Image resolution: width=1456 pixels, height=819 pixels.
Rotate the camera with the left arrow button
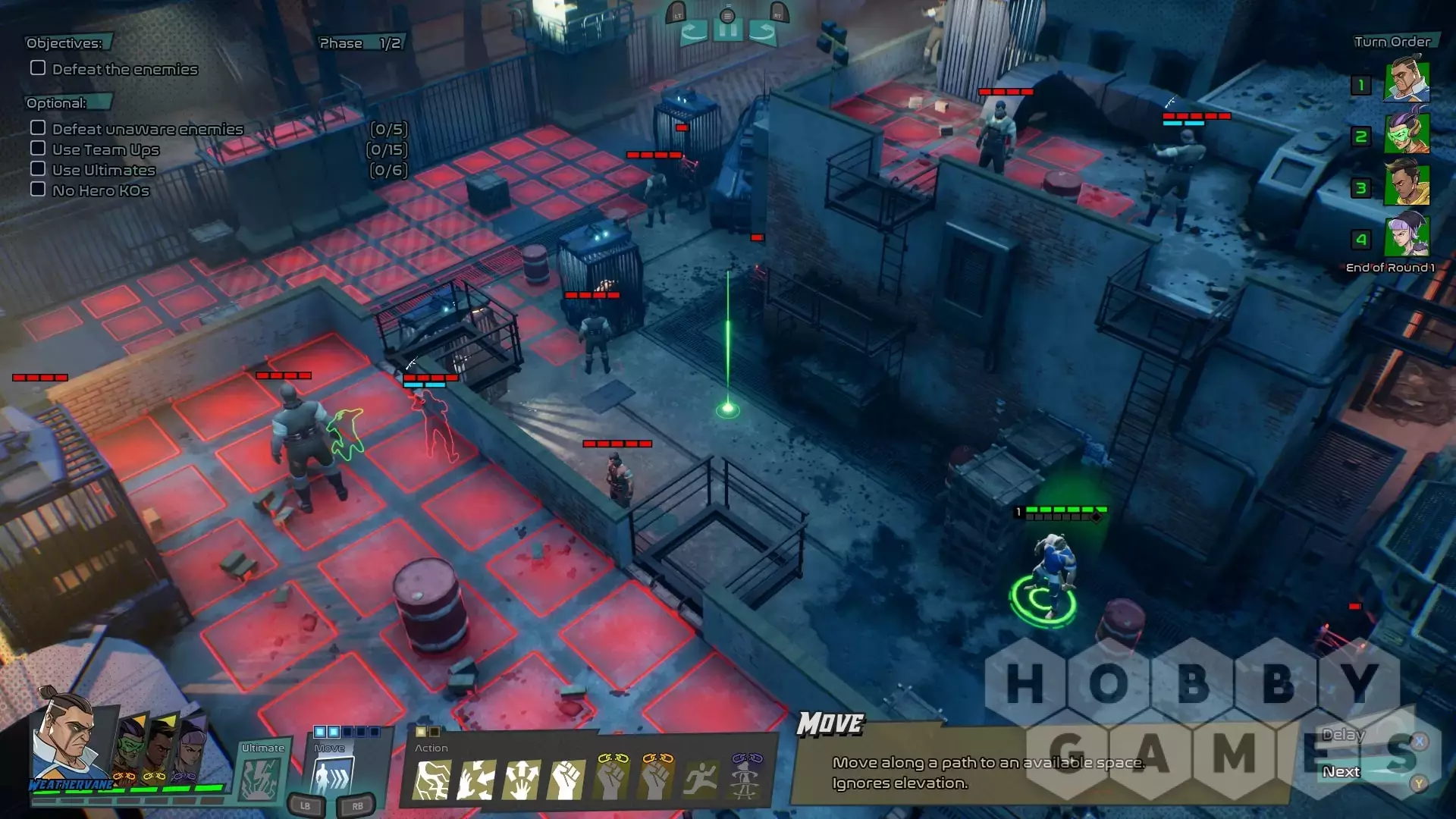(694, 32)
